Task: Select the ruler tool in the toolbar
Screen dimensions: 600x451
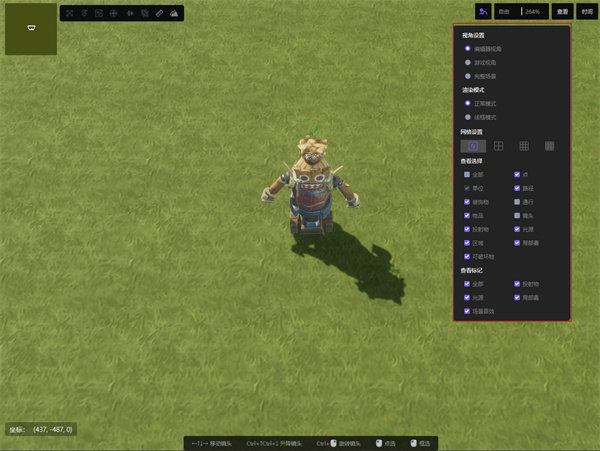Action: (159, 13)
